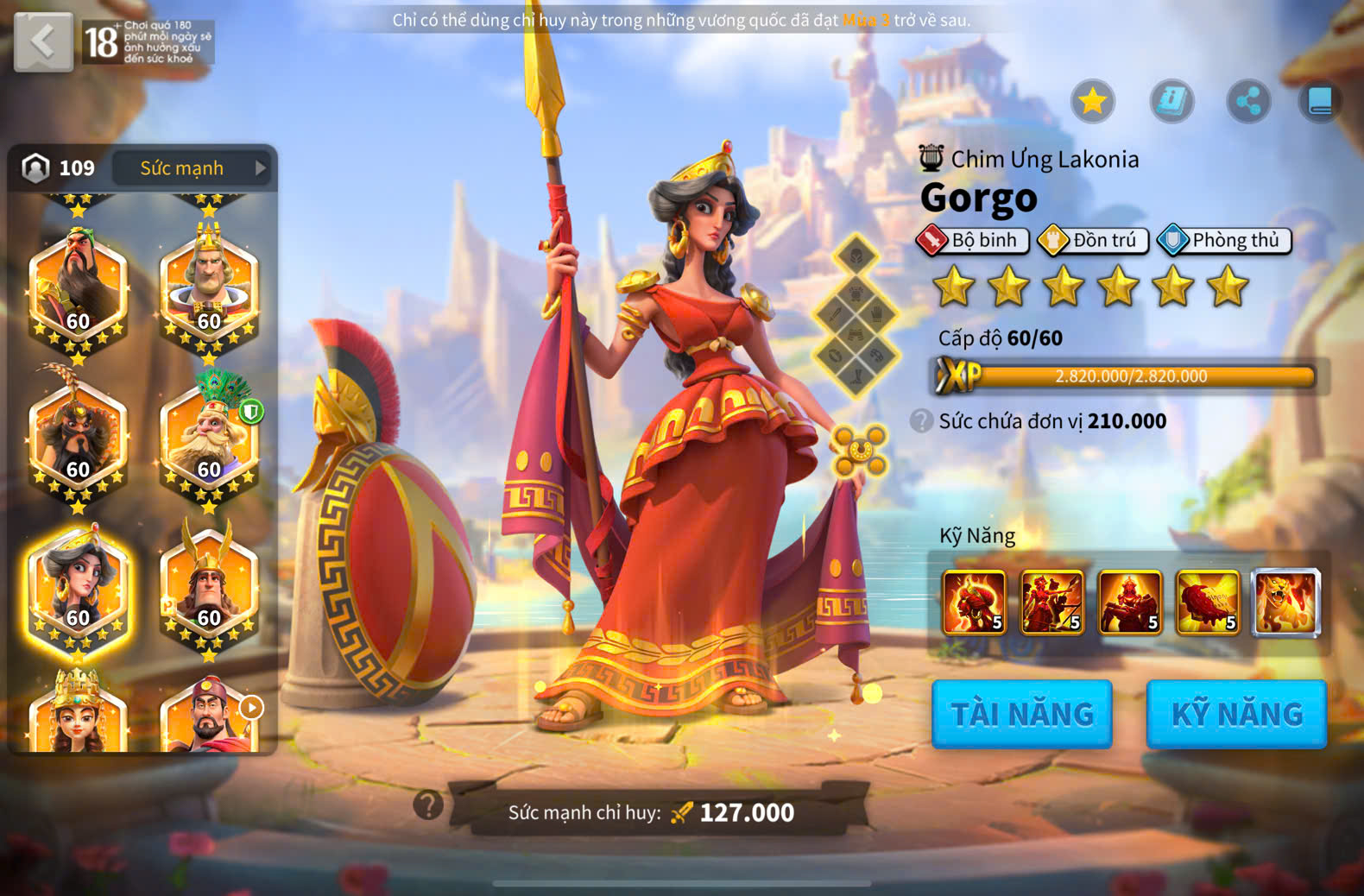Open the commander info icon
The width and height of the screenshot is (1364, 896).
pyautogui.click(x=1171, y=102)
